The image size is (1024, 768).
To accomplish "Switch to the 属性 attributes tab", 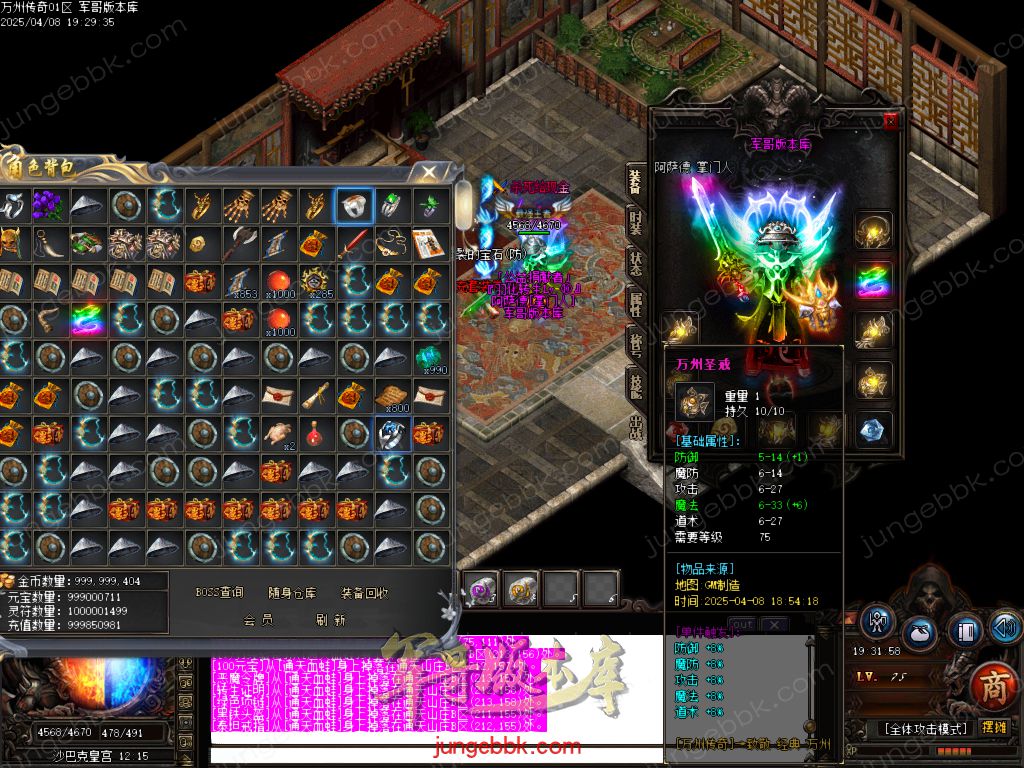I will click(x=636, y=305).
